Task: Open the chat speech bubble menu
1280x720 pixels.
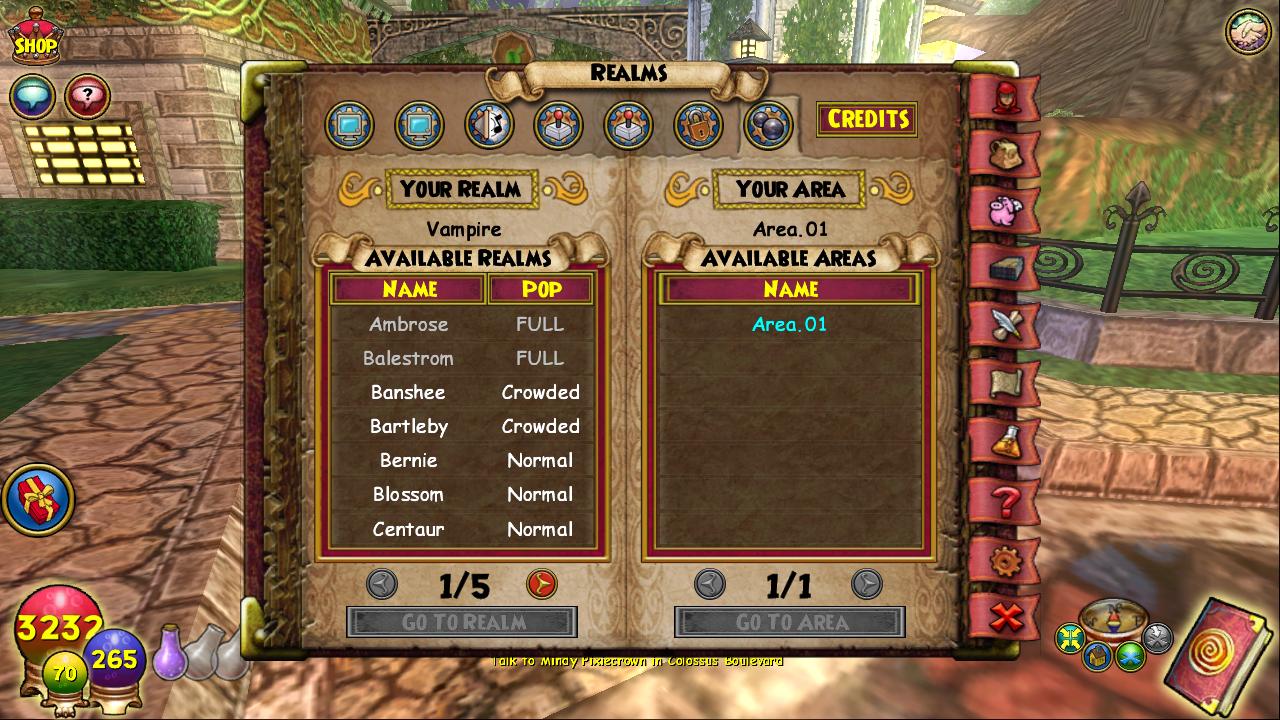Action: pyautogui.click(x=32, y=97)
